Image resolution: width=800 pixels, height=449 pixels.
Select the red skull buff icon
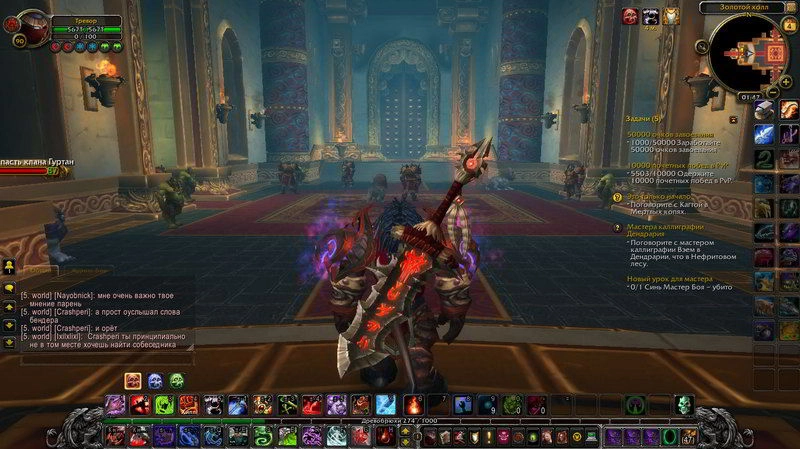click(x=631, y=15)
